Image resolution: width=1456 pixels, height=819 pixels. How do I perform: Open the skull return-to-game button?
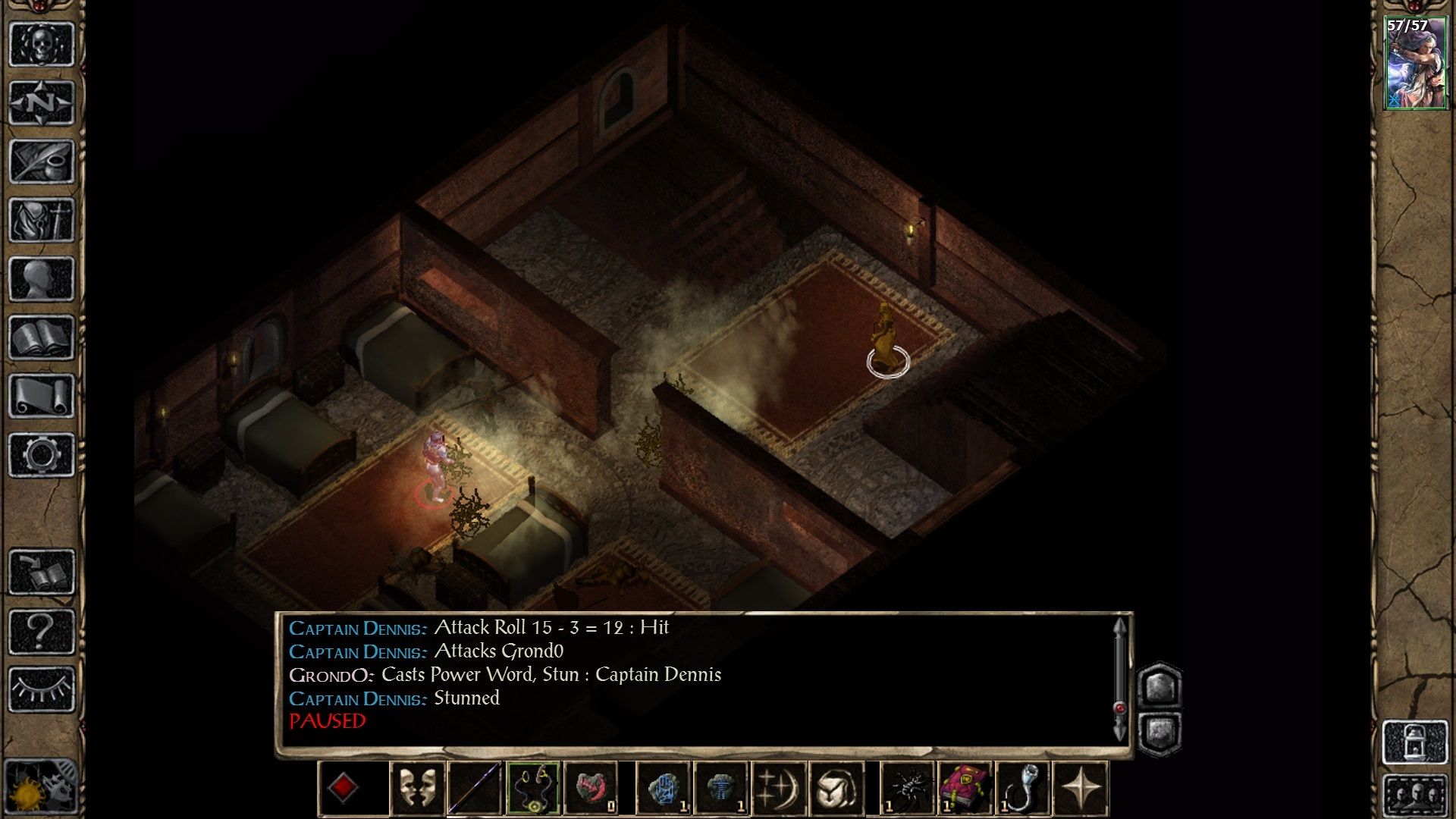42,44
